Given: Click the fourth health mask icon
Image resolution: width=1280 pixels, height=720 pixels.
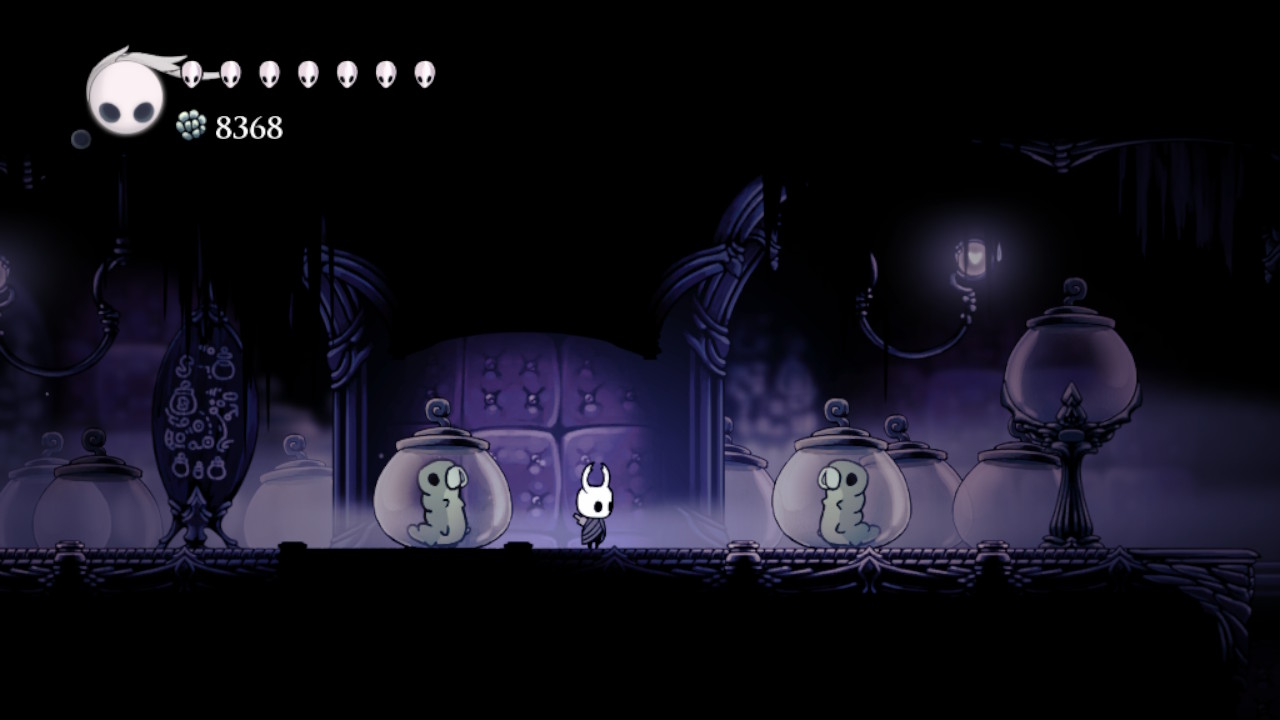Looking at the screenshot, I should click(310, 72).
